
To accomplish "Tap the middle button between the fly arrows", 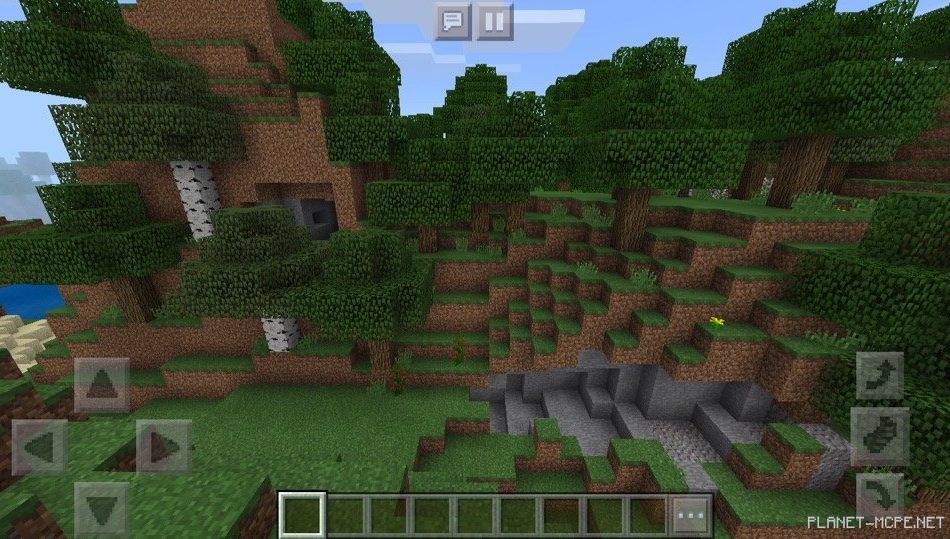I will point(880,436).
